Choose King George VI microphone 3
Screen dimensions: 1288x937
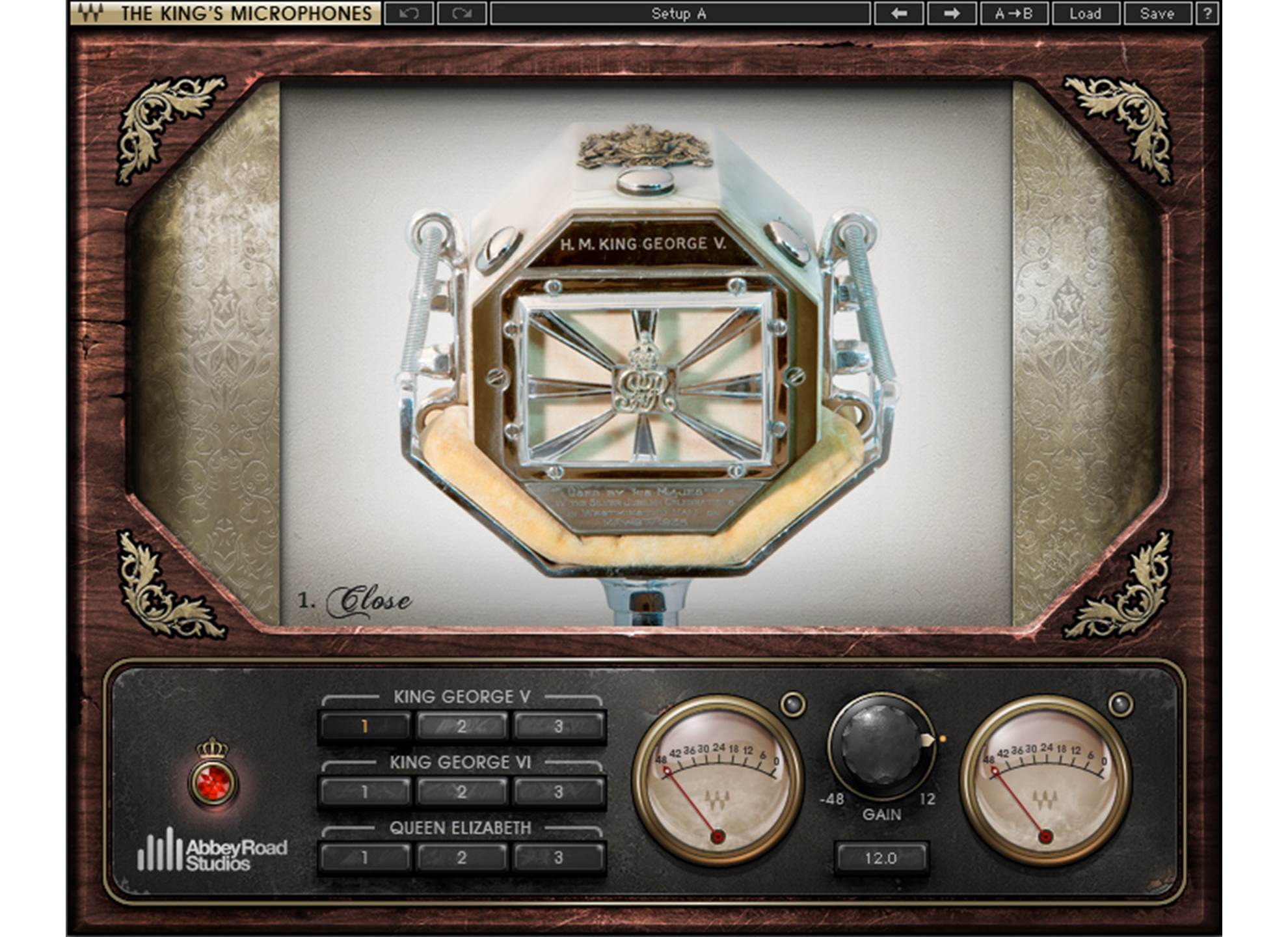click(x=558, y=792)
